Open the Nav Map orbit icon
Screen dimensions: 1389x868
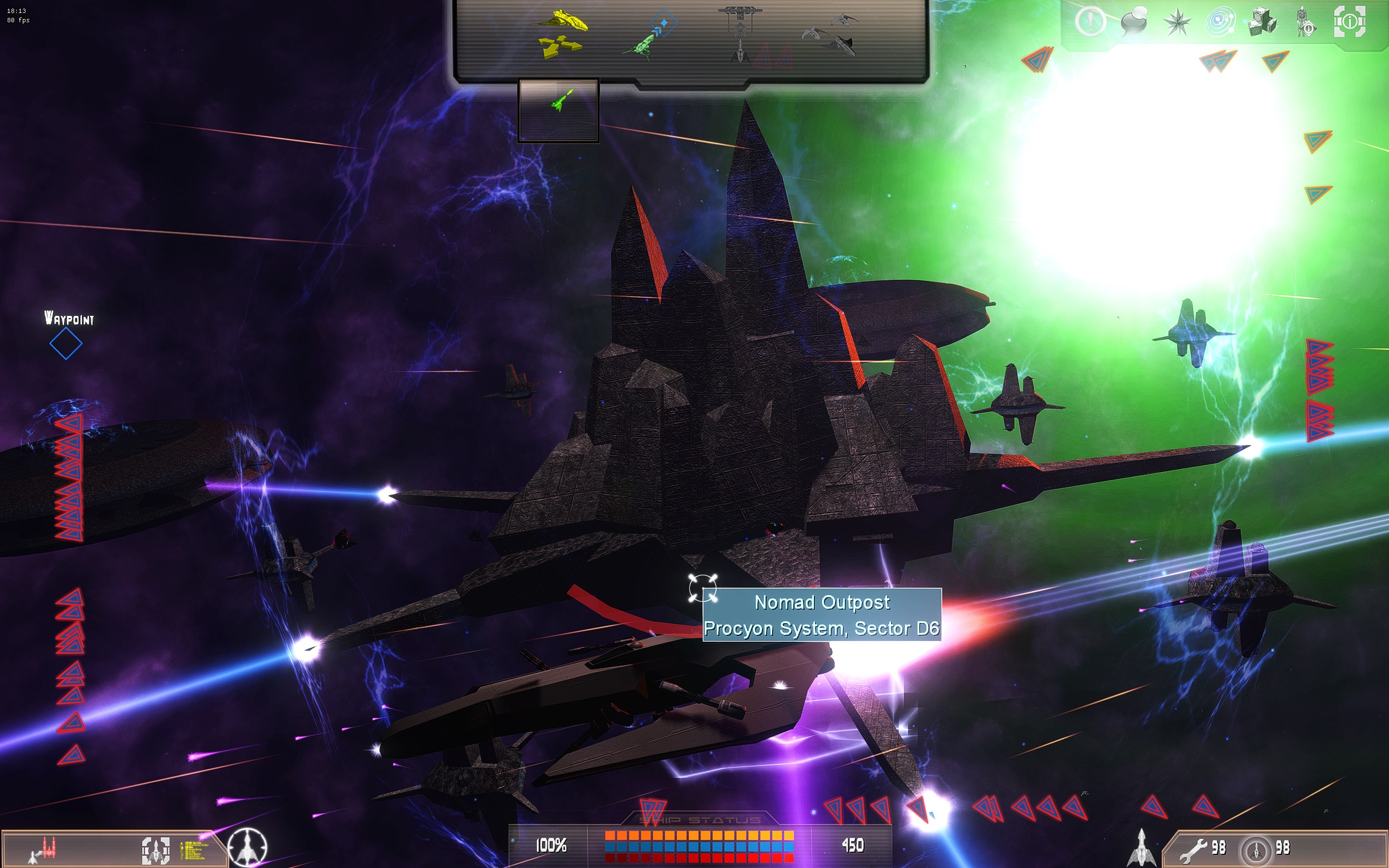coord(1220,22)
